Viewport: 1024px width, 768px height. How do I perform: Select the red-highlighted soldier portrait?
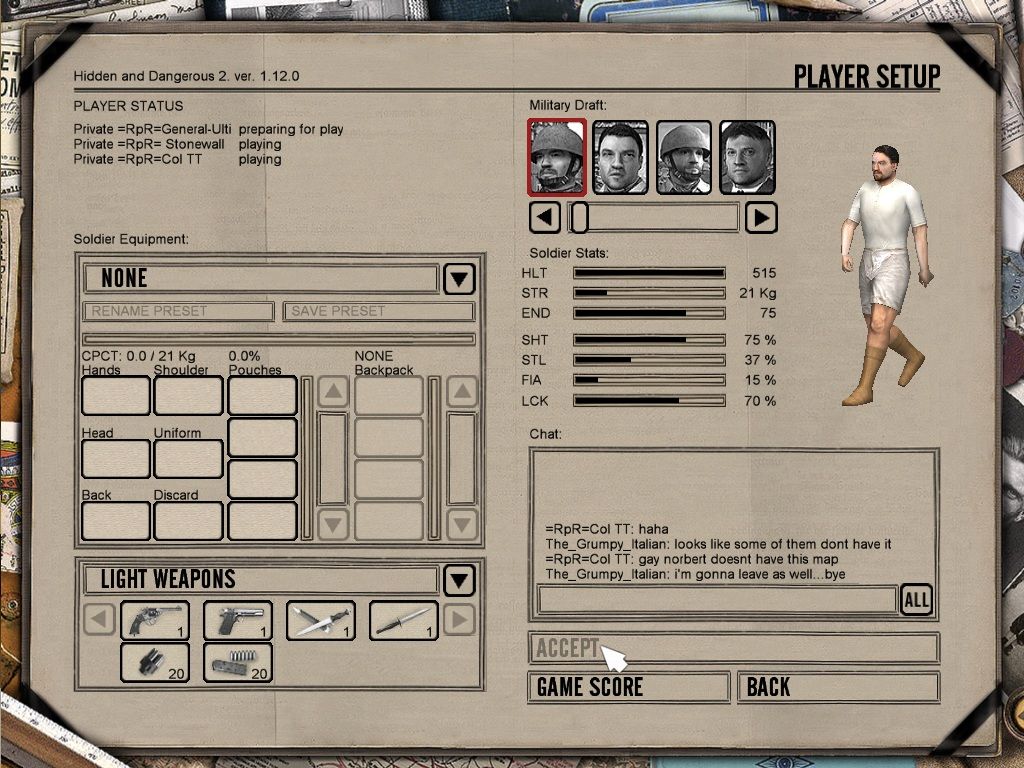[x=556, y=157]
